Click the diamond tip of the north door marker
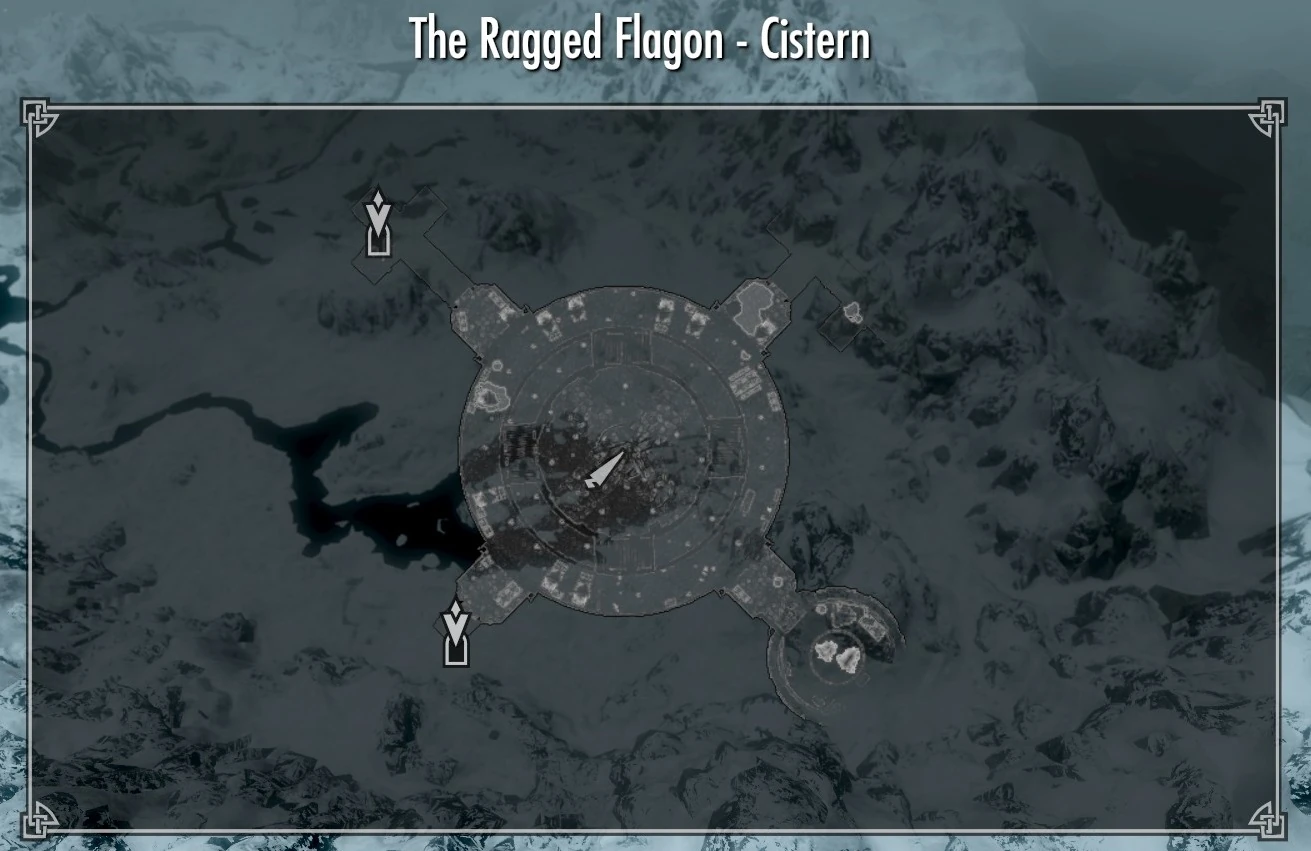 (x=377, y=198)
